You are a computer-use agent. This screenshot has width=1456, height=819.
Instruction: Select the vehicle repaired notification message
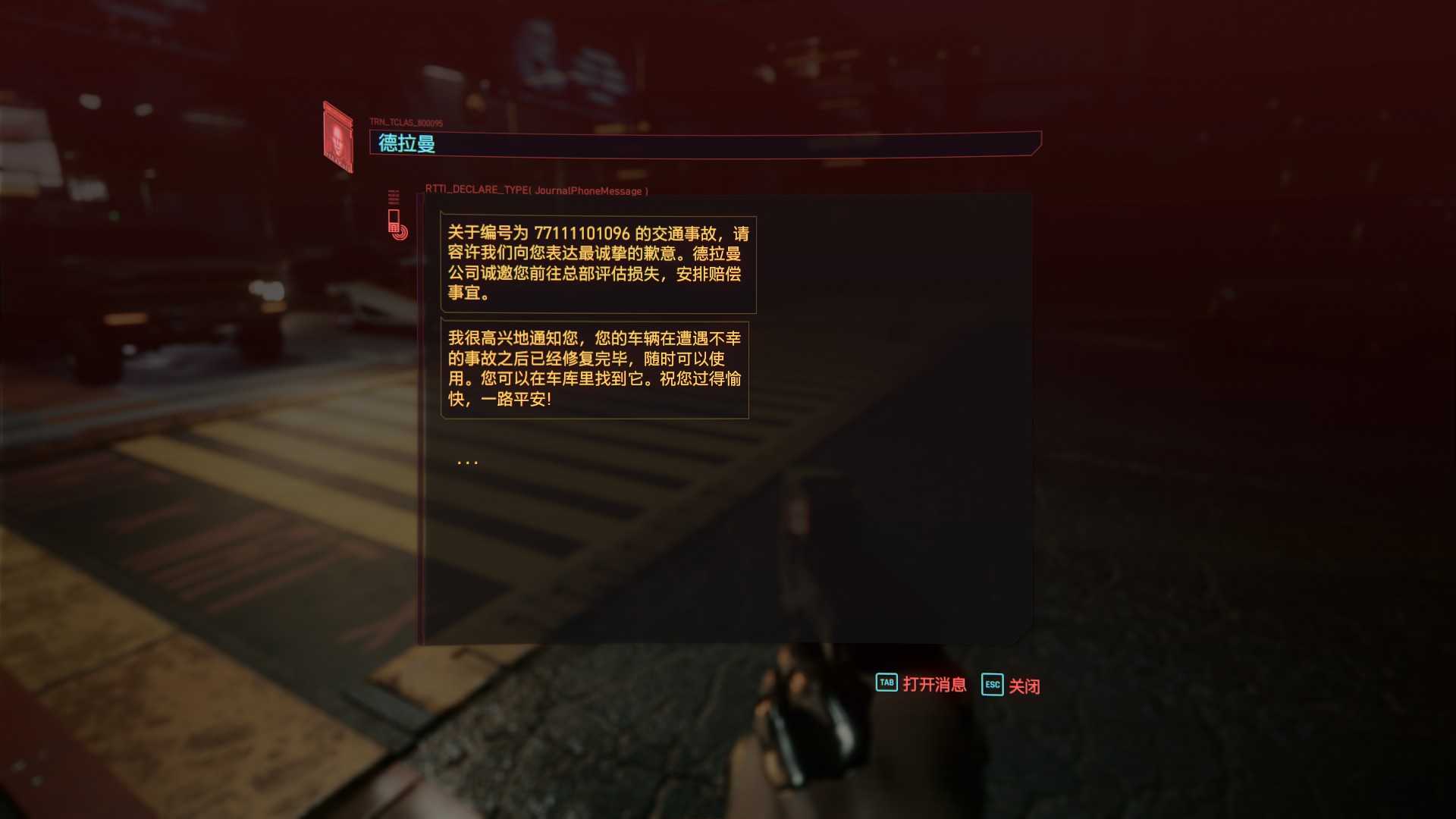point(594,369)
